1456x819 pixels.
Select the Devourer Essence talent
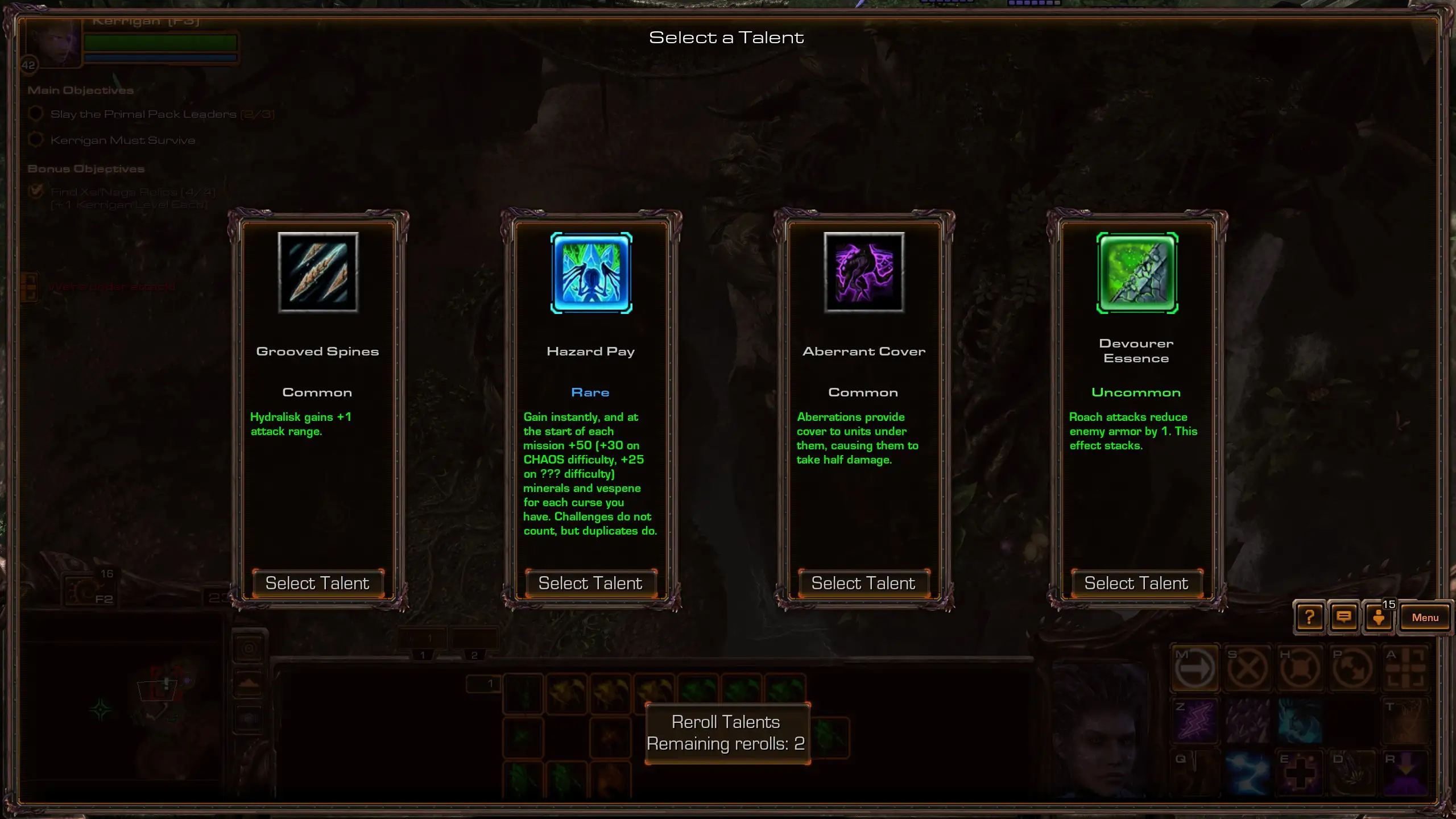point(1136,584)
